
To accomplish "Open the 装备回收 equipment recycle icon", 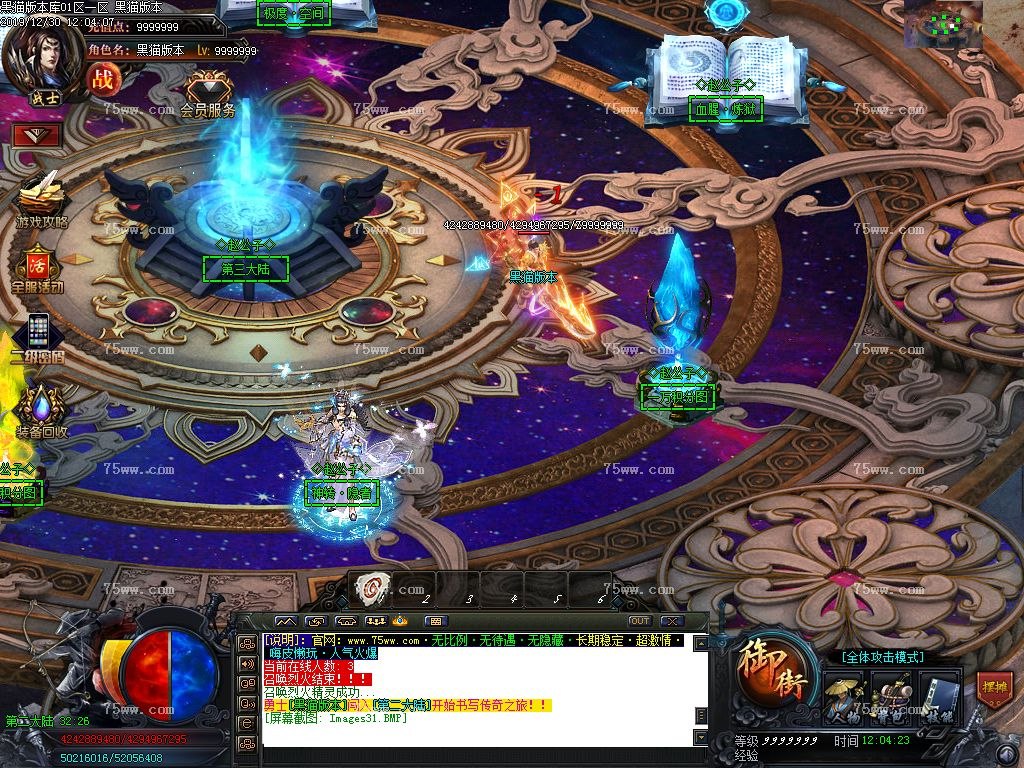I will (40, 412).
